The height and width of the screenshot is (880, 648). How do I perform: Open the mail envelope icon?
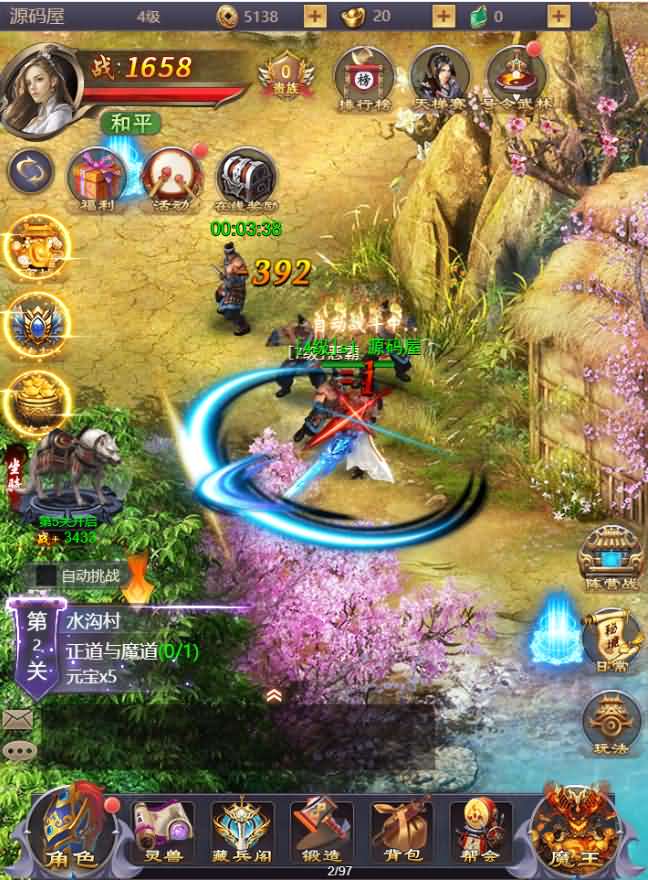[x=17, y=718]
